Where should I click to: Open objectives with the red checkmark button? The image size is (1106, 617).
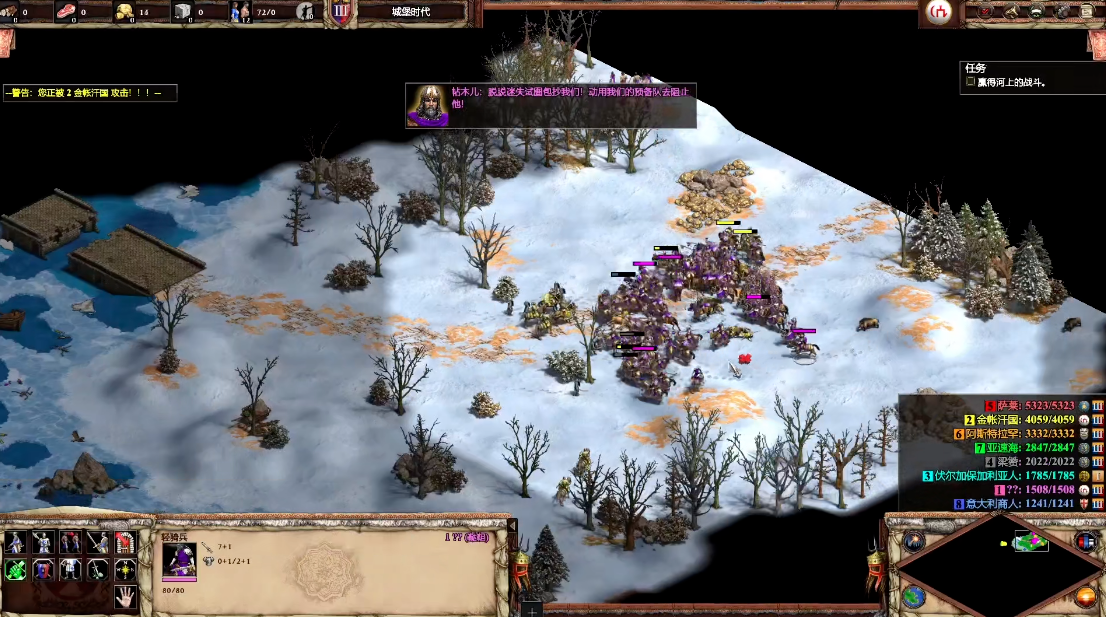coord(985,12)
